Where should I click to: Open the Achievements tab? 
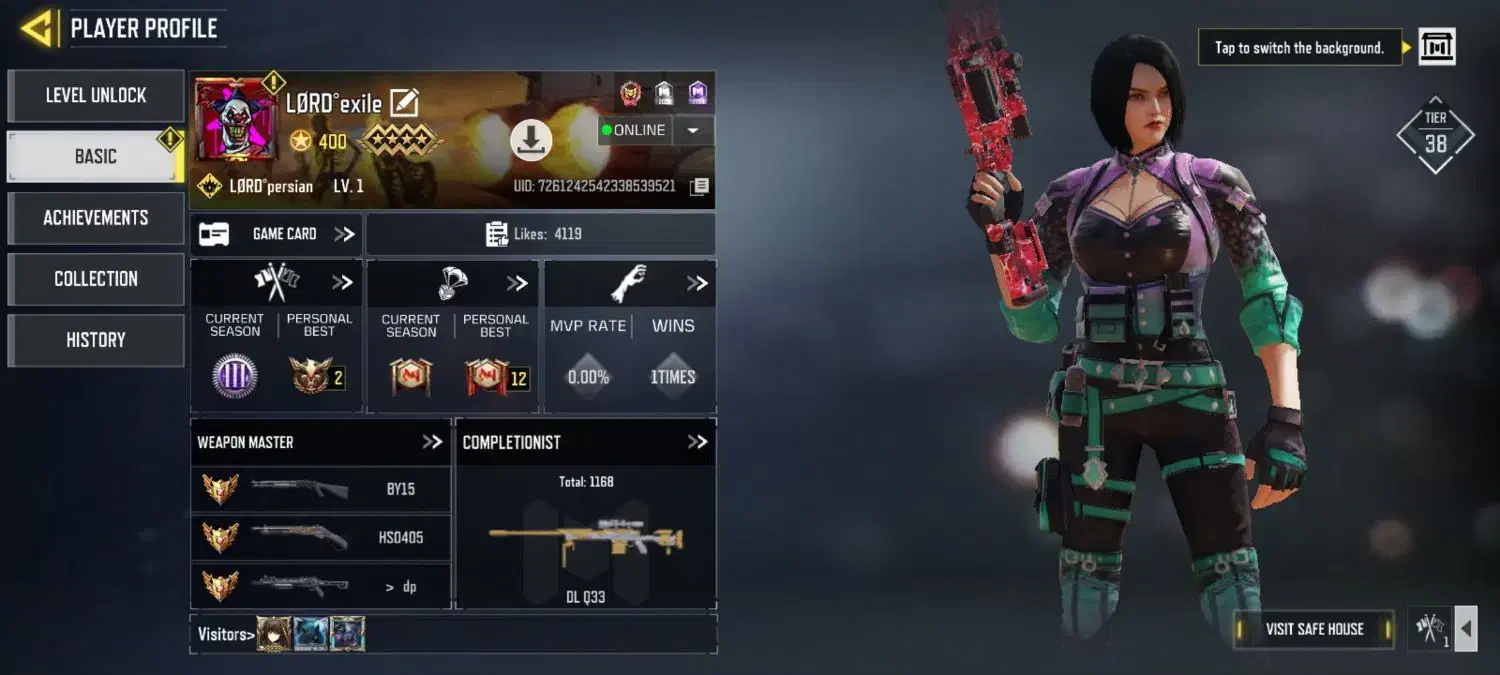point(96,218)
